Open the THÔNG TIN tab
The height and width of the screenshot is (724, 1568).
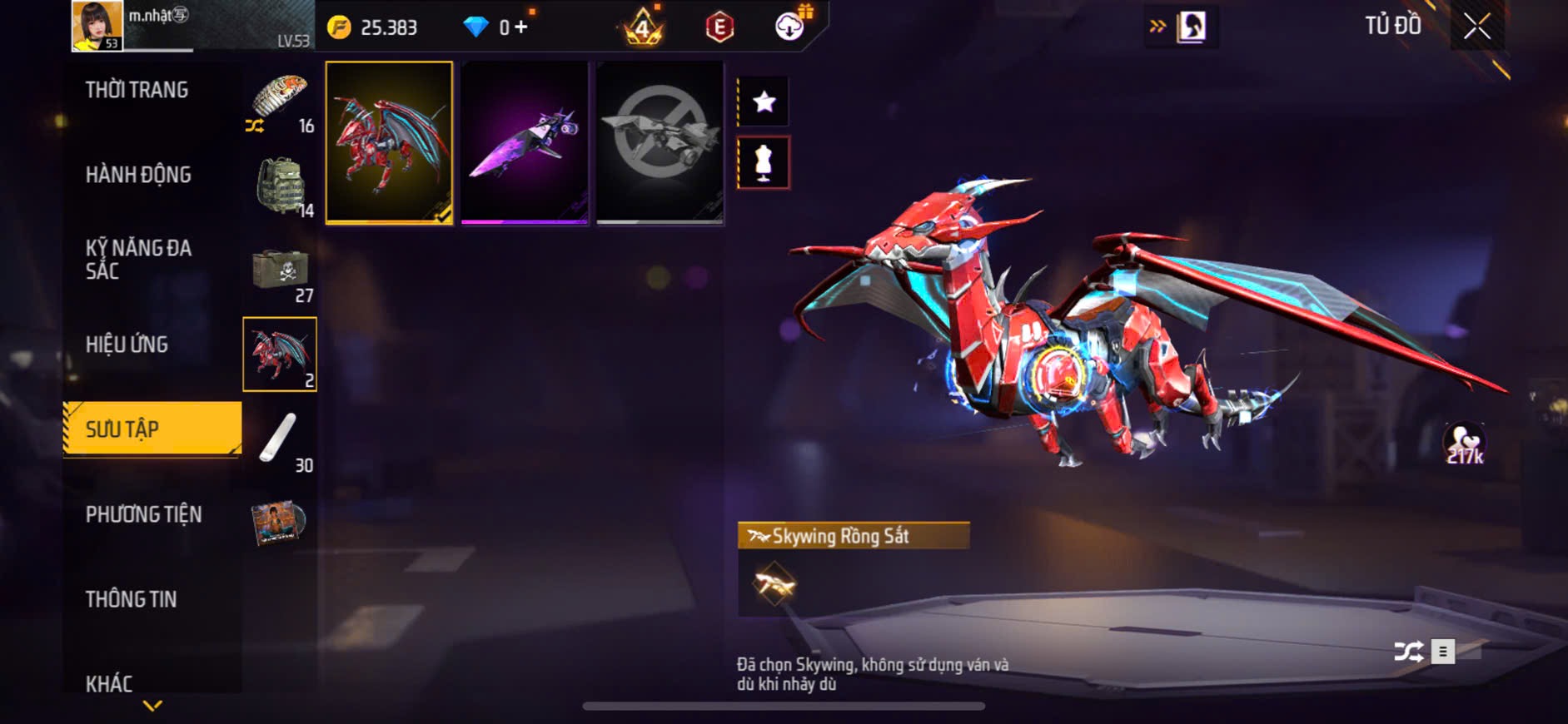(131, 599)
